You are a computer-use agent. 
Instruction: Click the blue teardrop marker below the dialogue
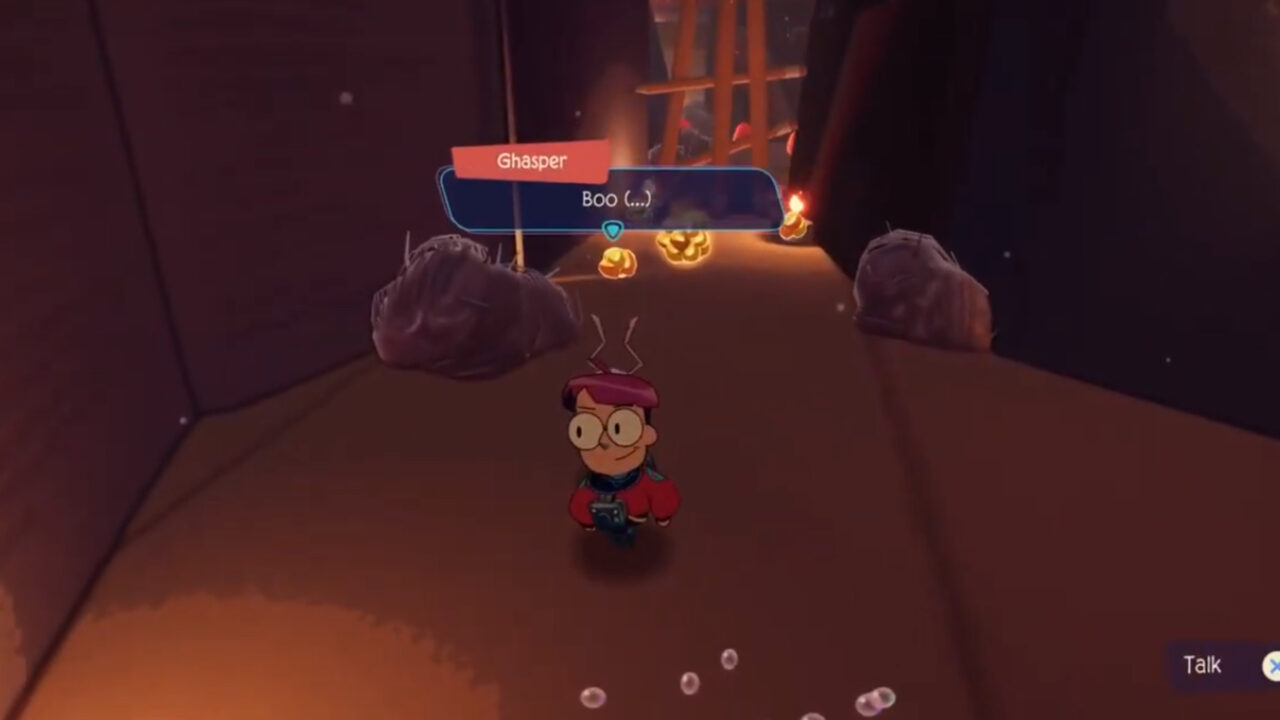point(611,230)
